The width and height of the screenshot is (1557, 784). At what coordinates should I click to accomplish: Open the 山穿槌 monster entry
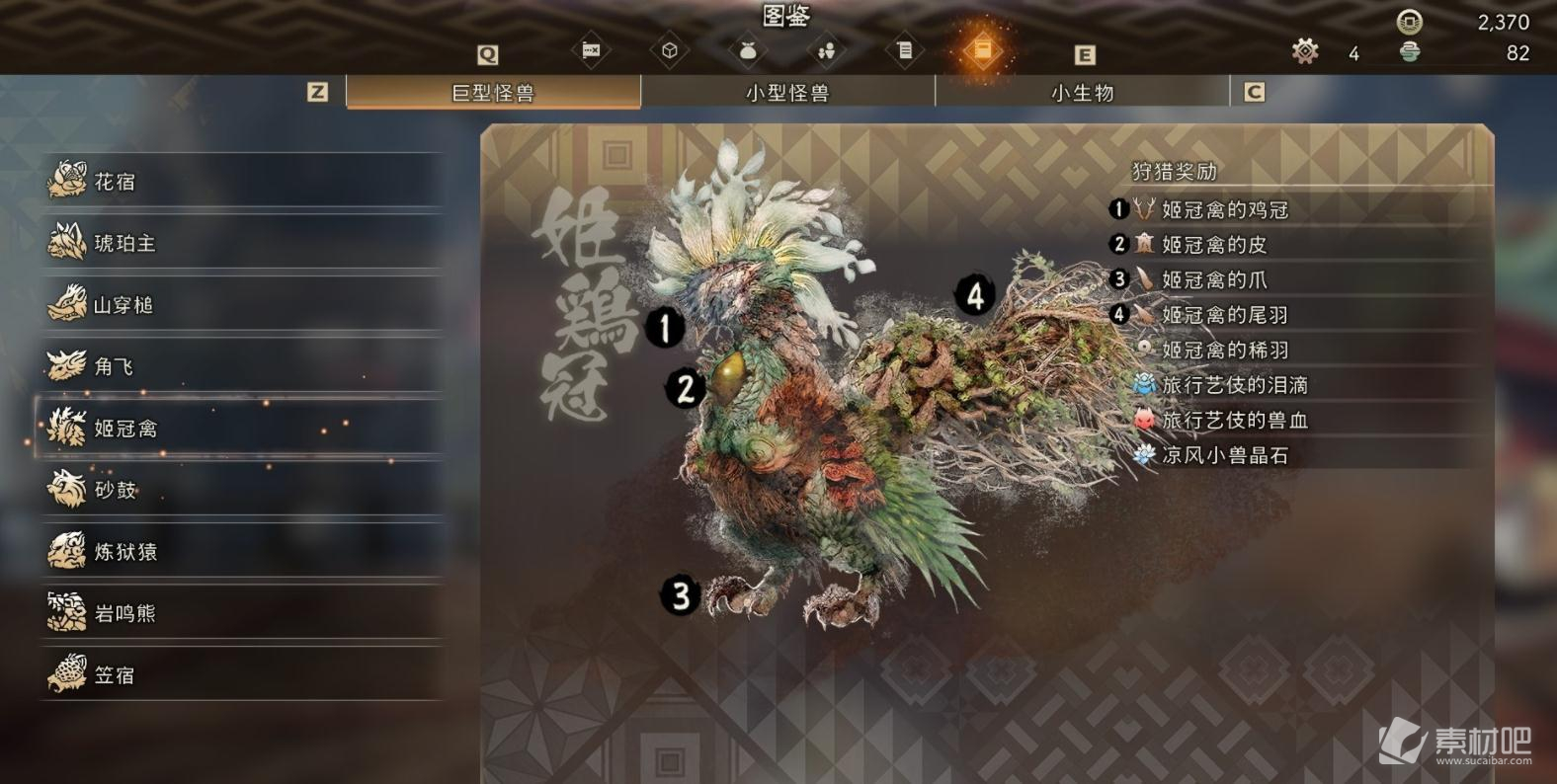(x=240, y=305)
